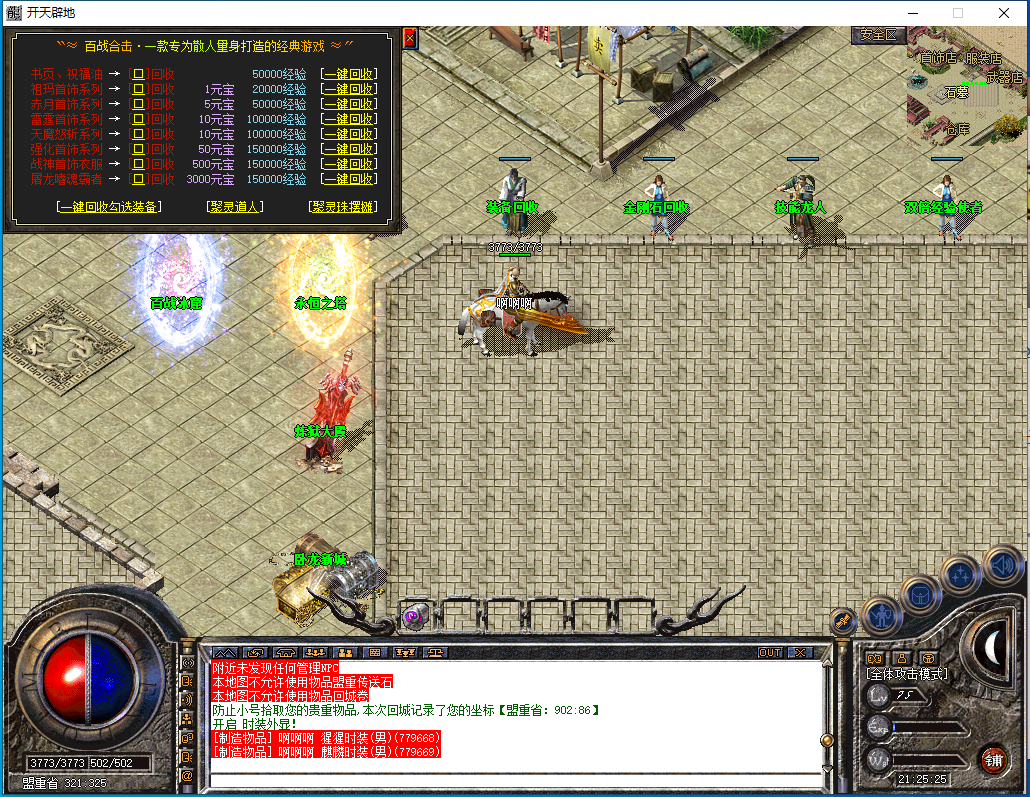Click 一键回收 for the 战神首饰衣服 row
The image size is (1030, 797).
(x=348, y=164)
